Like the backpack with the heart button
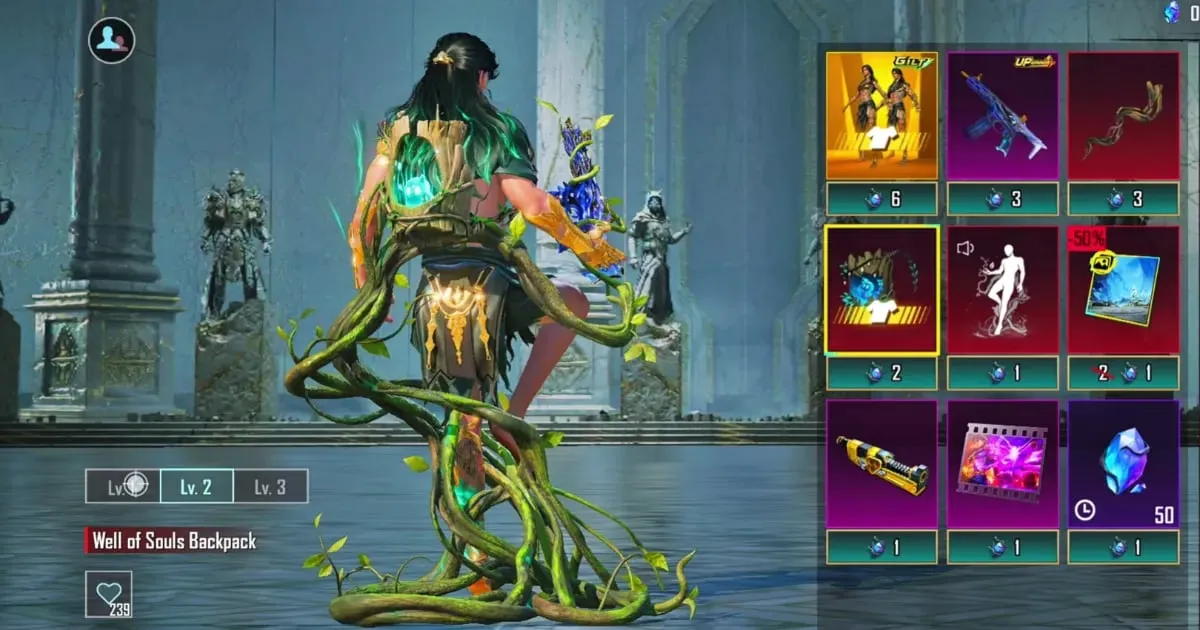The height and width of the screenshot is (630, 1200). [108, 594]
